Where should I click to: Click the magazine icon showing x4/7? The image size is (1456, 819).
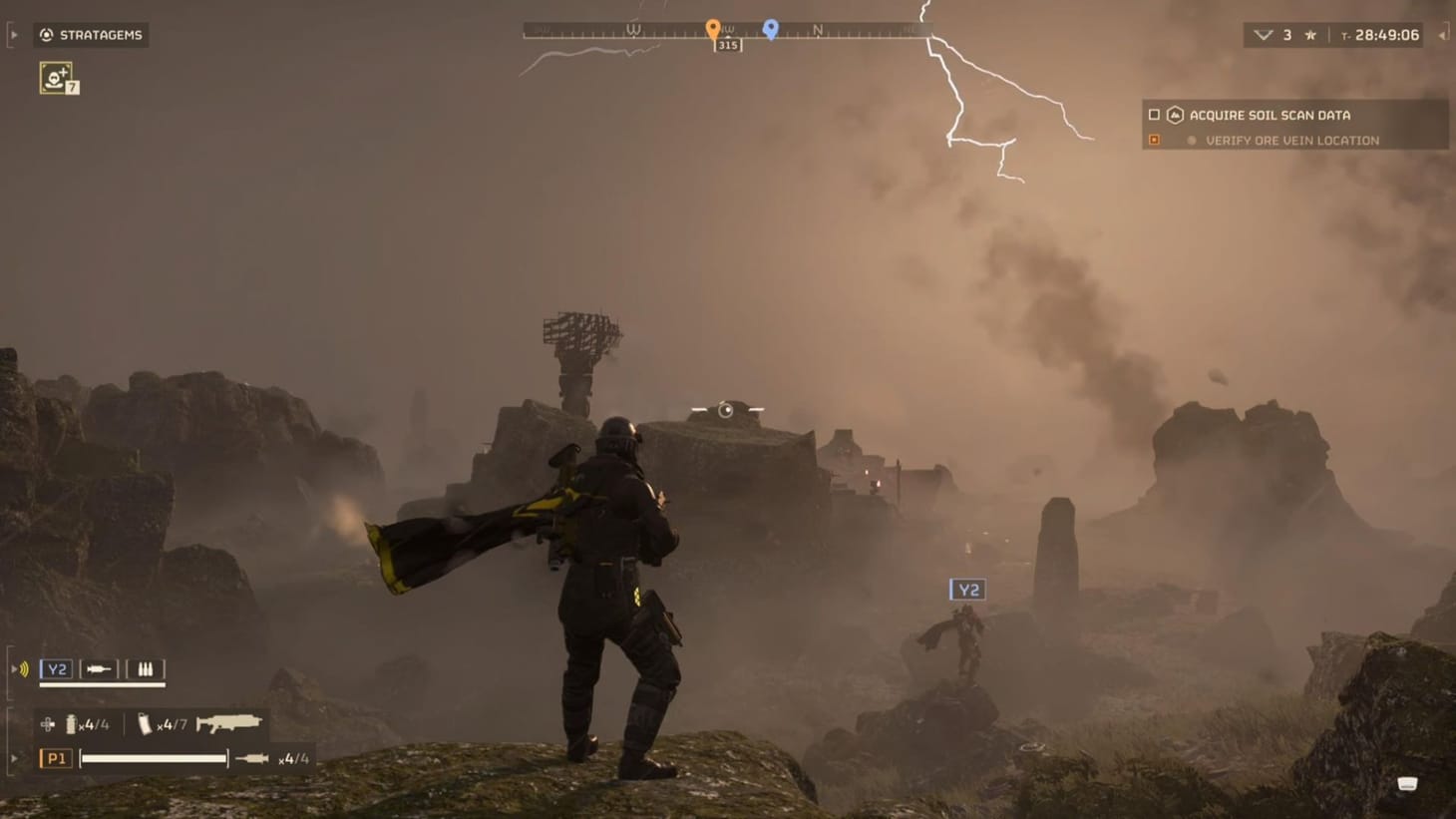[x=147, y=725]
